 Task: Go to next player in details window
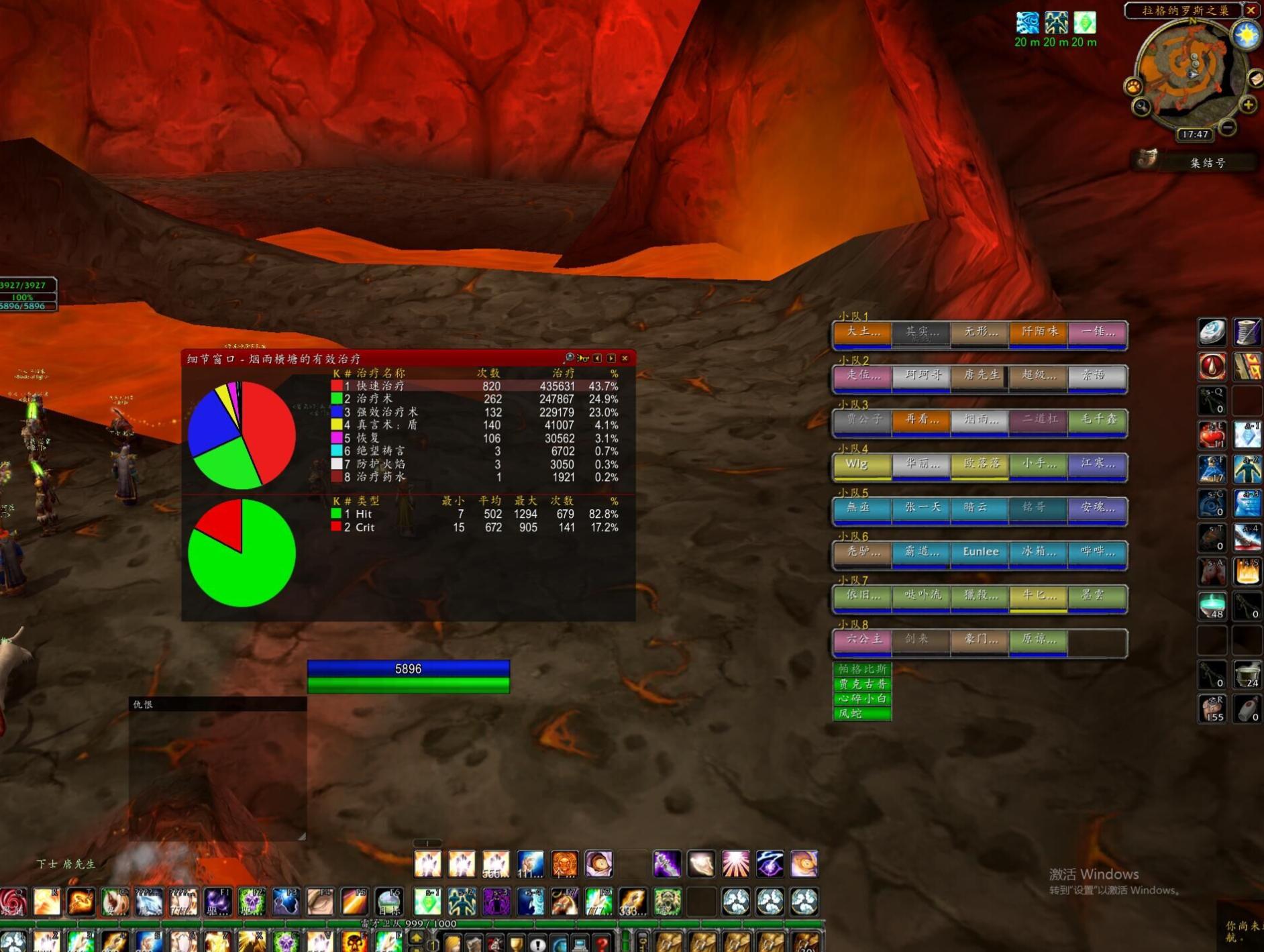pos(611,358)
